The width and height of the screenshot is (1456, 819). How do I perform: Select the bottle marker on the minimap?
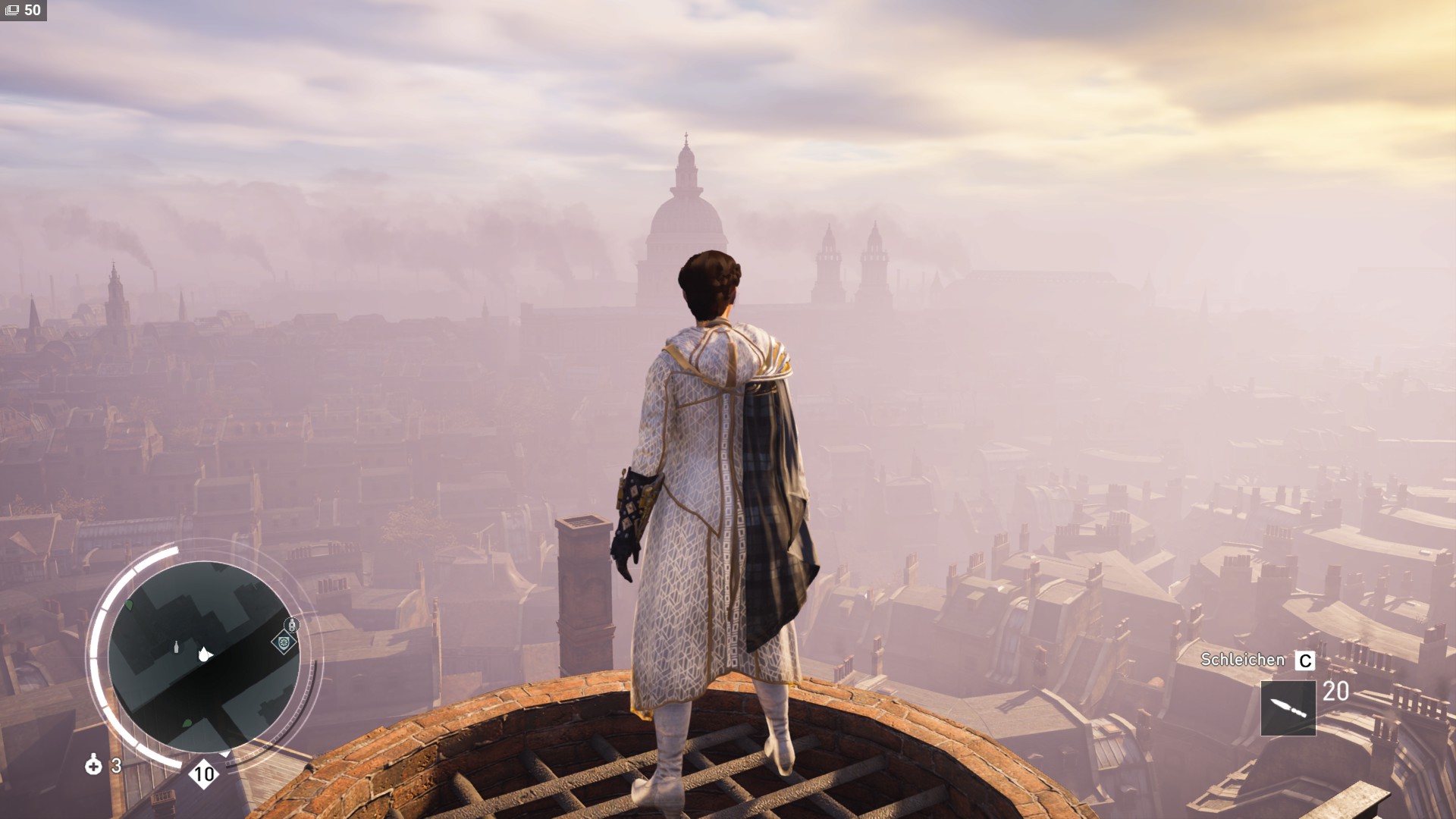coord(177,646)
